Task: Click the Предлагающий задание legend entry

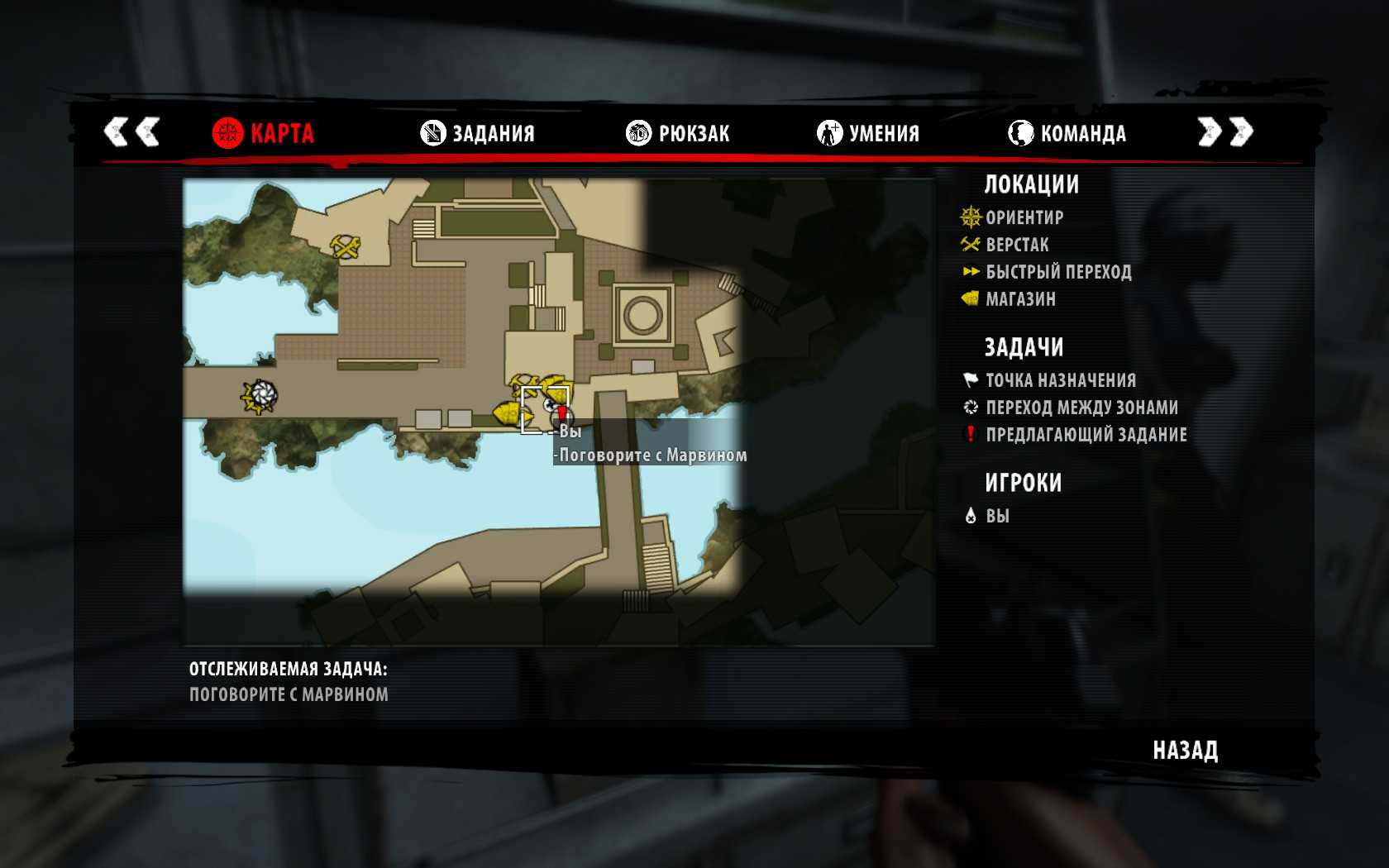Action: [1085, 435]
